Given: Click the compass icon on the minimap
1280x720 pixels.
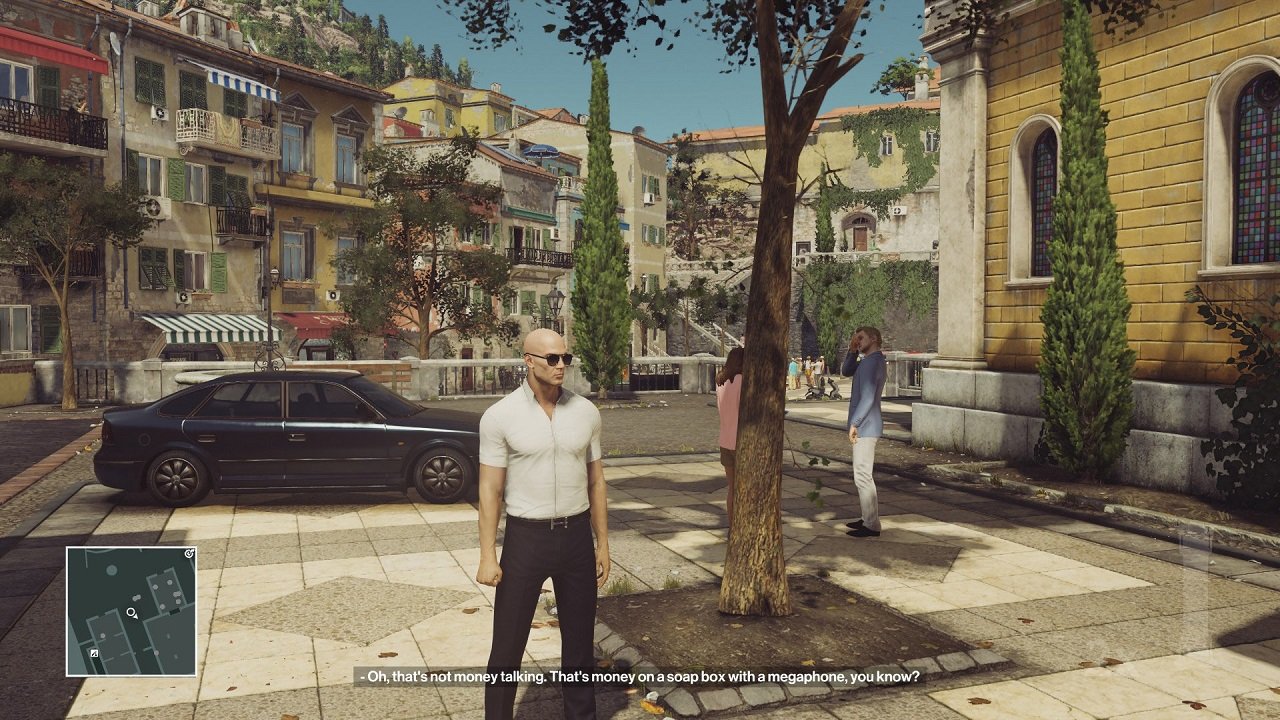Looking at the screenshot, I should coord(188,553).
